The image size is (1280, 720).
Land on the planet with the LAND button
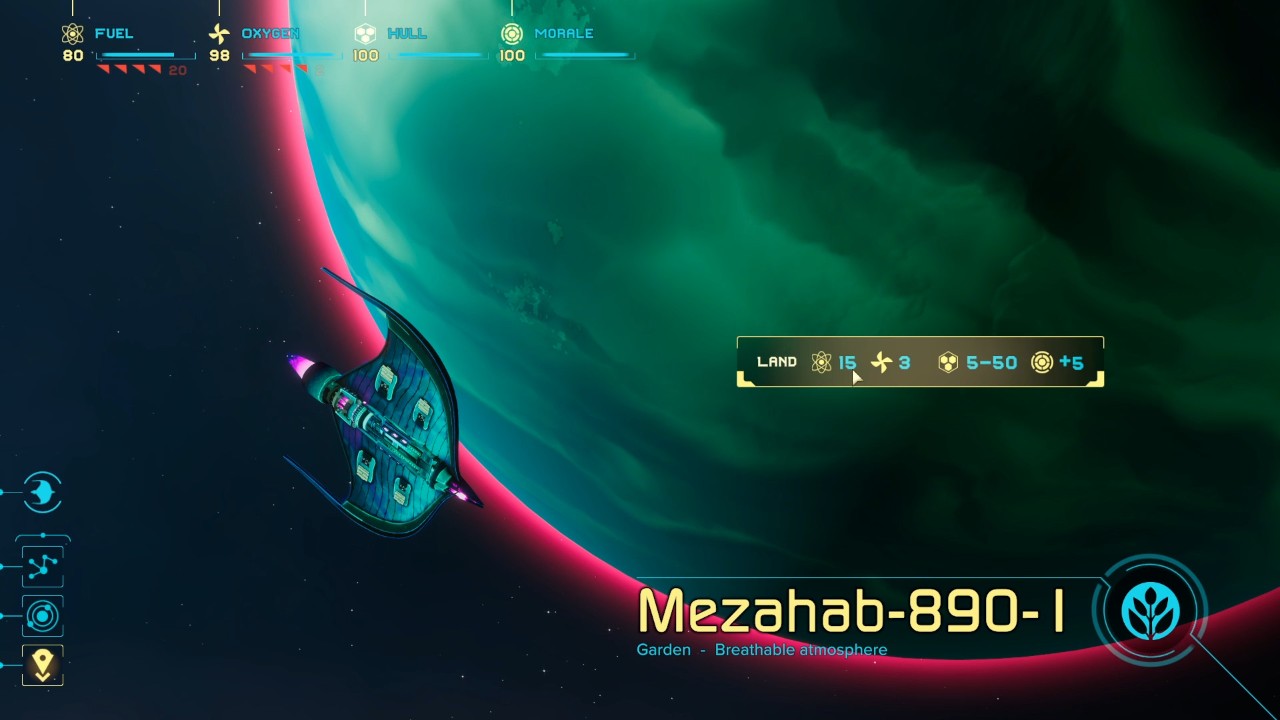click(777, 362)
